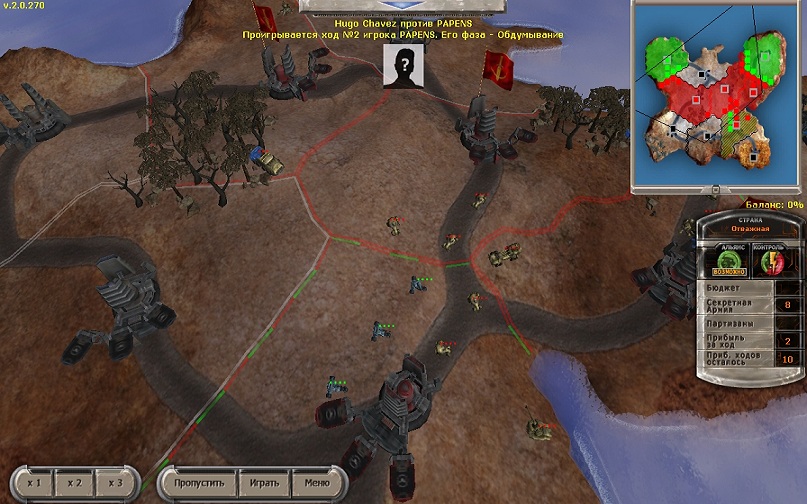Click the Пропустить (skip) button
The height and width of the screenshot is (504, 807).
(x=197, y=483)
